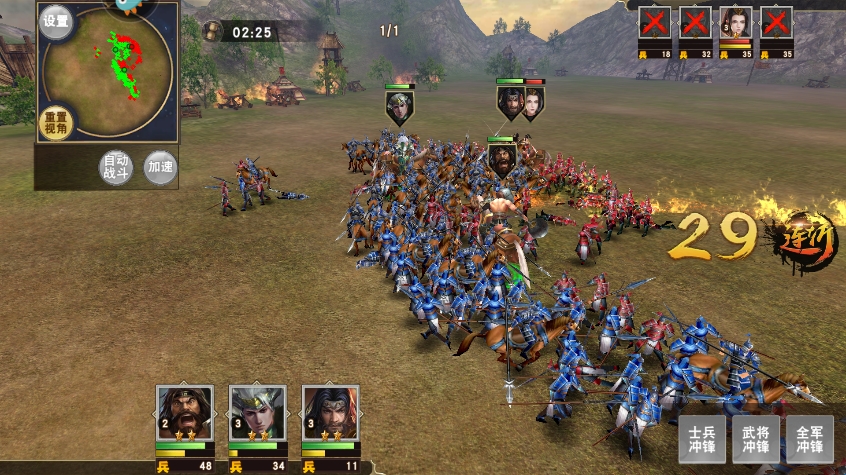Image resolution: width=846 pixels, height=475 pixels.
Task: Activate the 加速 speed-up button
Action: [x=159, y=166]
